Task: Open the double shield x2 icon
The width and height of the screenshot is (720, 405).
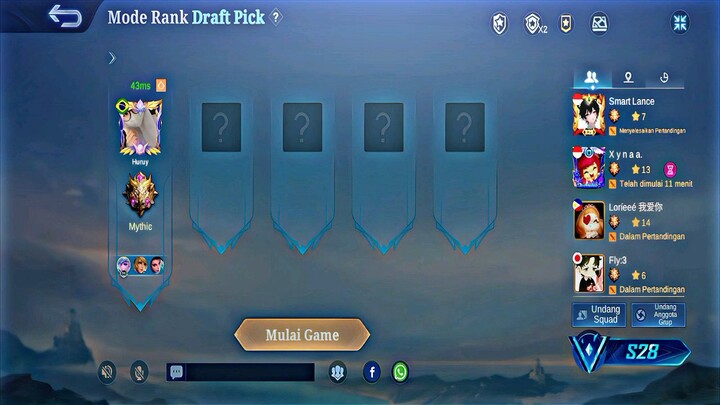Action: point(534,23)
